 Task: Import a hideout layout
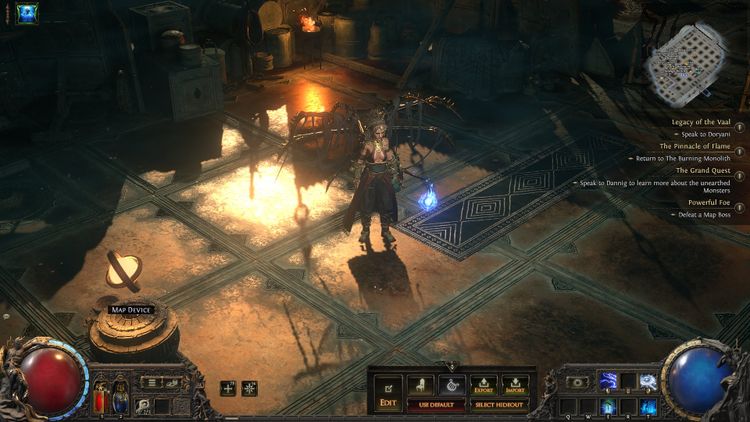[x=516, y=384]
